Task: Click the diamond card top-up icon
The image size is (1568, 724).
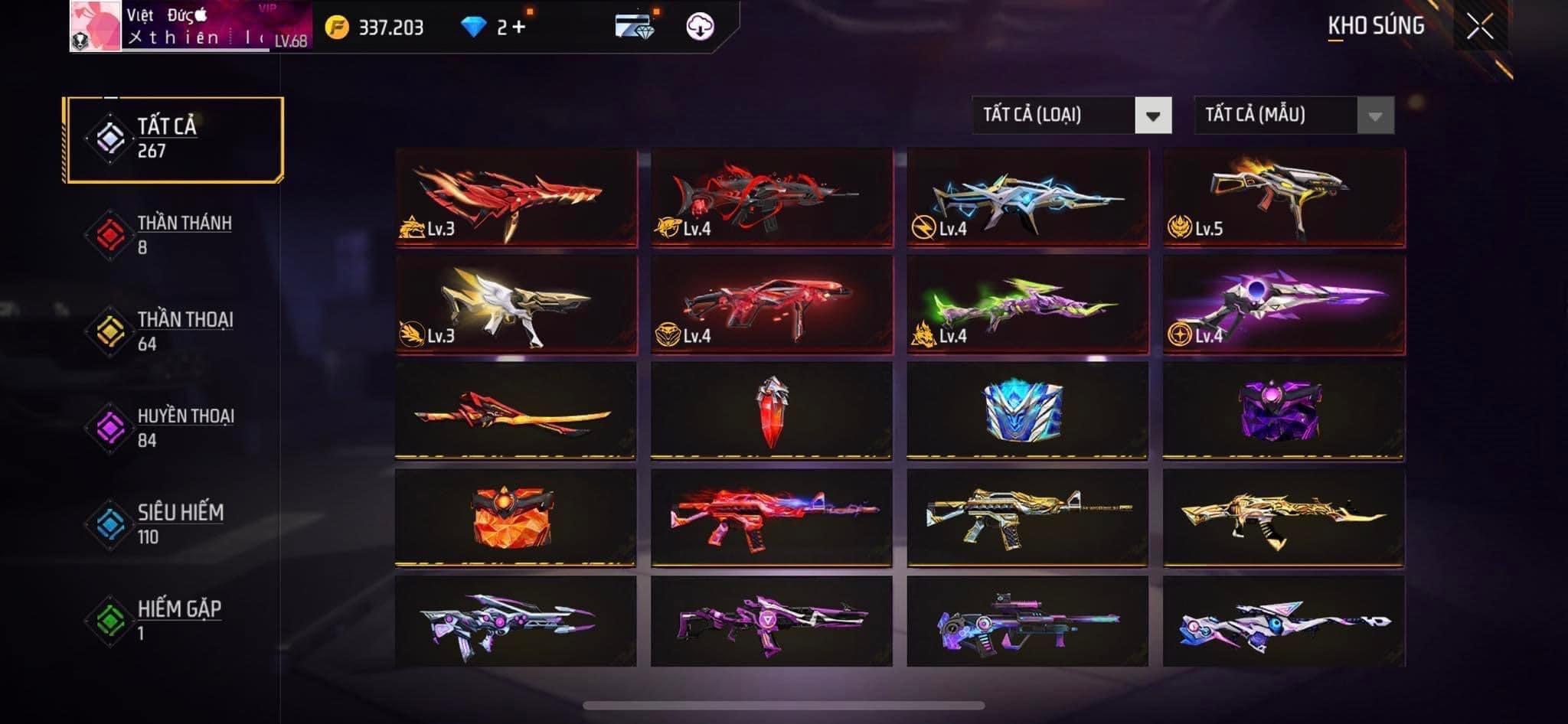Action: pos(635,27)
